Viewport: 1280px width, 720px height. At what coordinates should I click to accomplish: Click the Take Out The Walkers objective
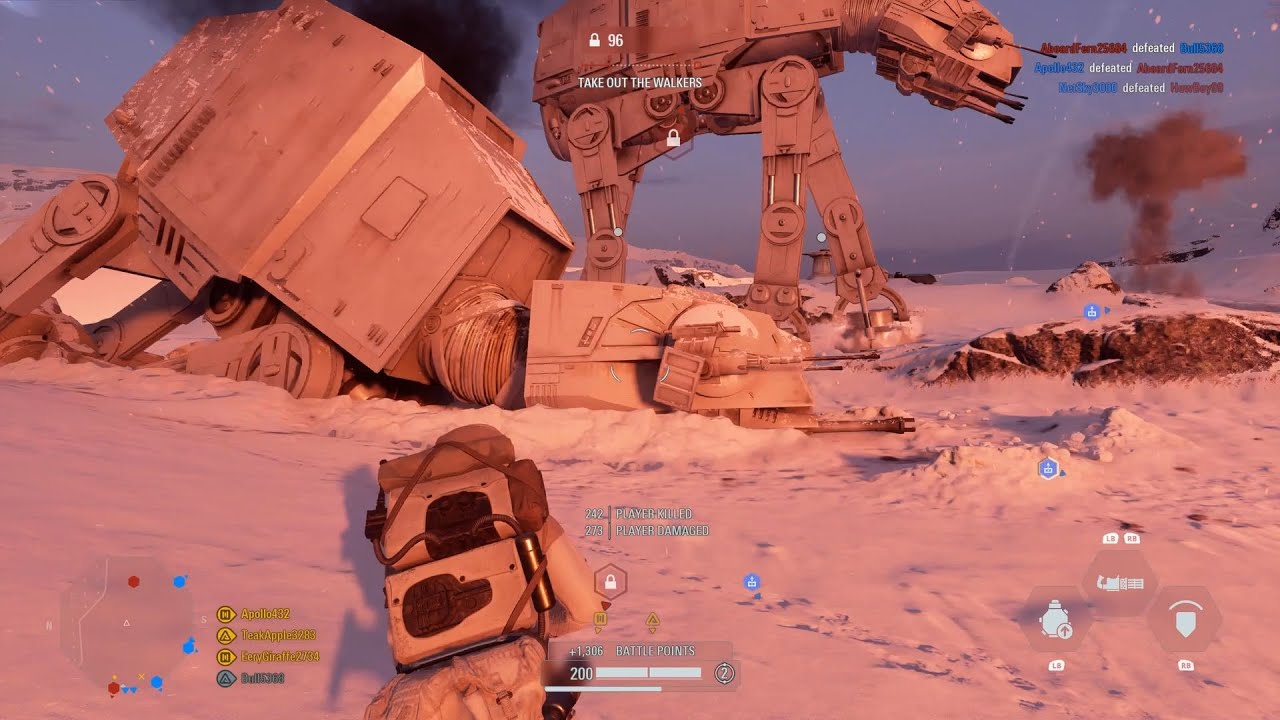[640, 83]
